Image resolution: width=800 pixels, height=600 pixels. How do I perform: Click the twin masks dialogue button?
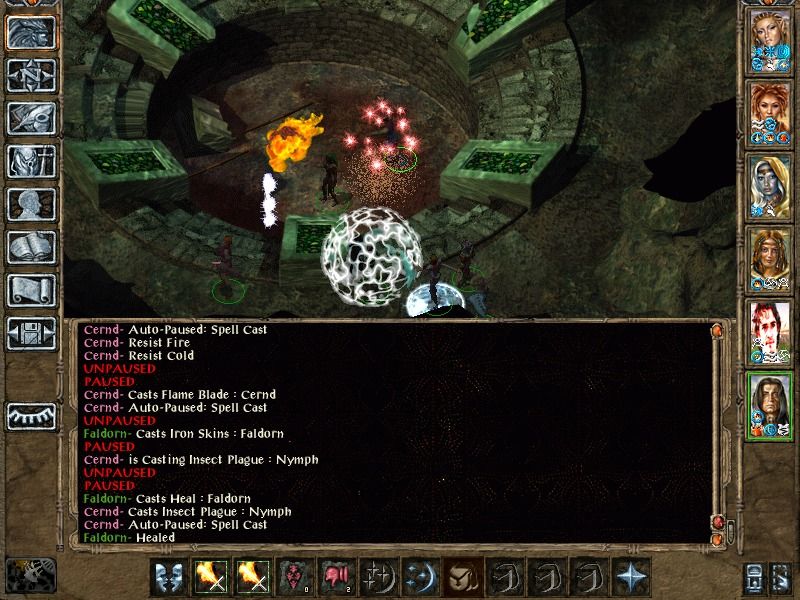169,577
